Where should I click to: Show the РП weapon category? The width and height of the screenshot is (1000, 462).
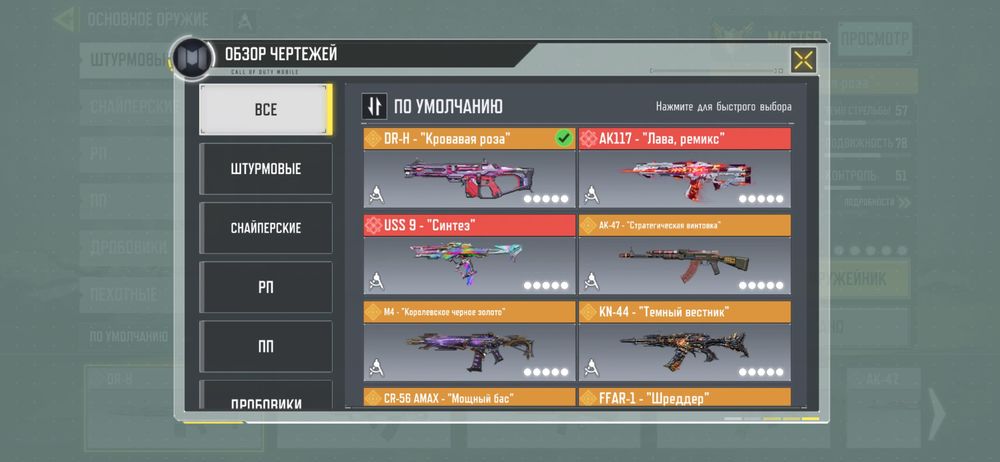click(x=264, y=287)
